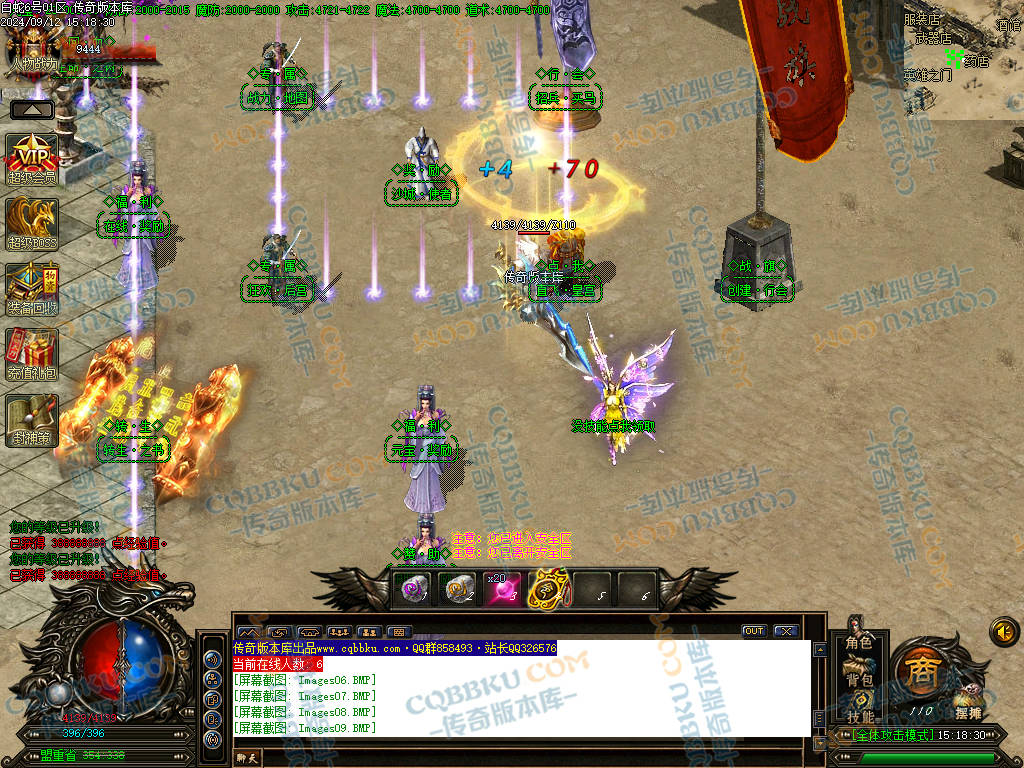Open the 背包 backpack inventory

pos(859,680)
